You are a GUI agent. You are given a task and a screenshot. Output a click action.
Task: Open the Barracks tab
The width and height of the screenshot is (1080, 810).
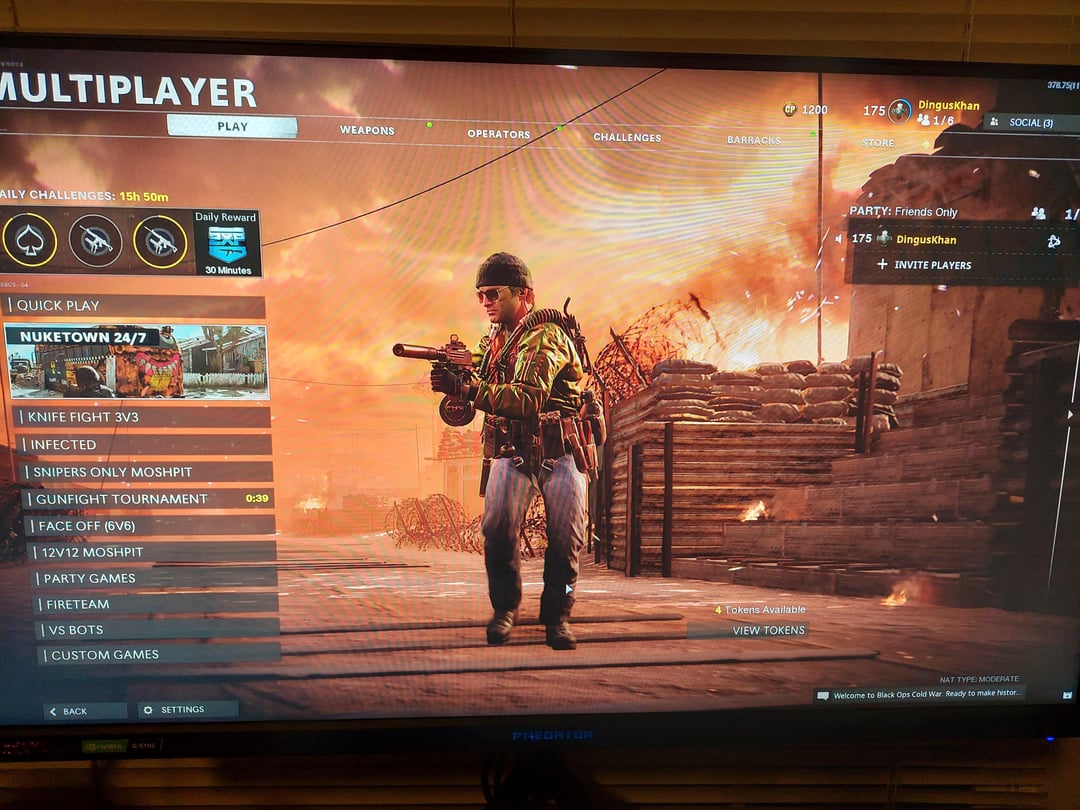753,140
